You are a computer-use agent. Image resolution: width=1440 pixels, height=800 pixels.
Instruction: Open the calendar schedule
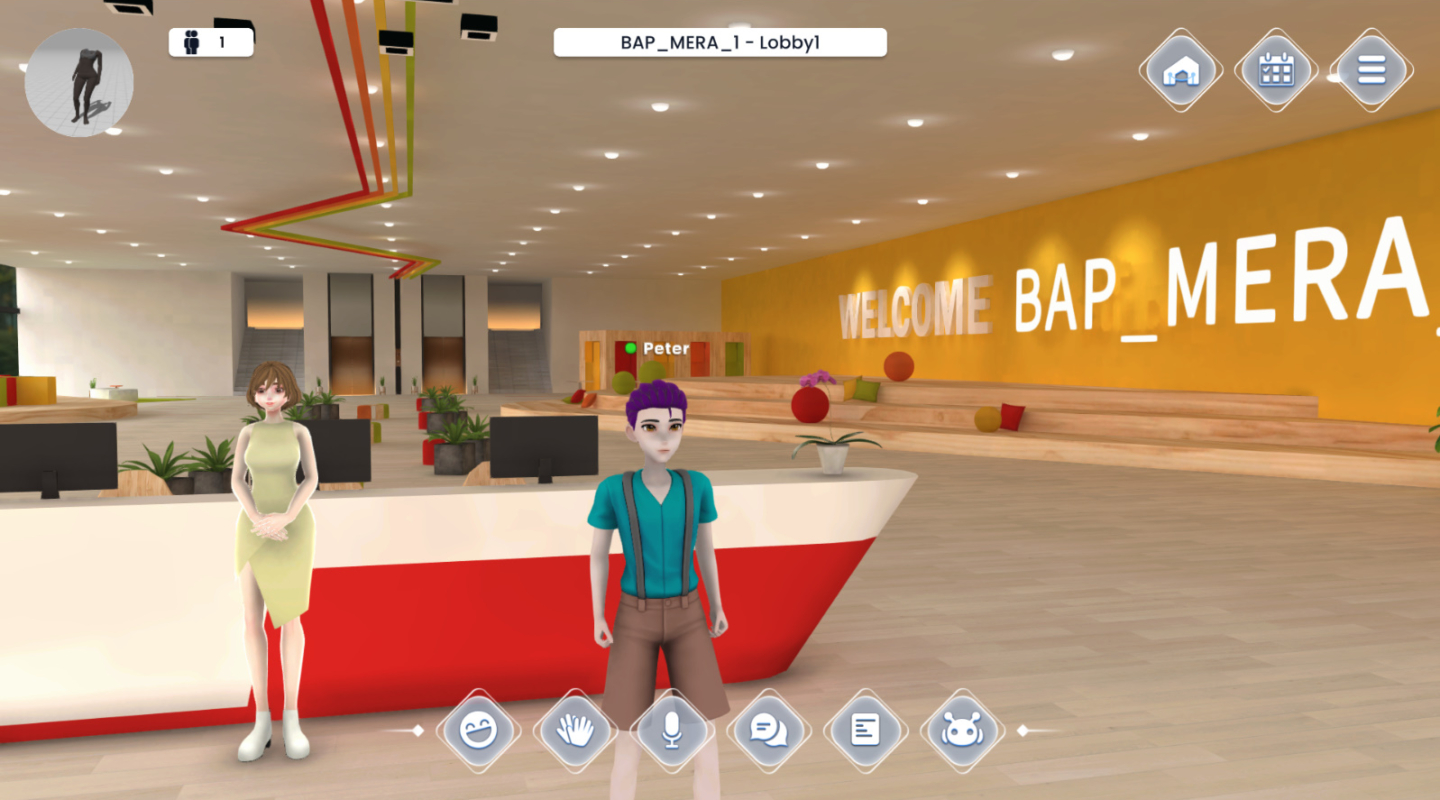tap(1276, 70)
